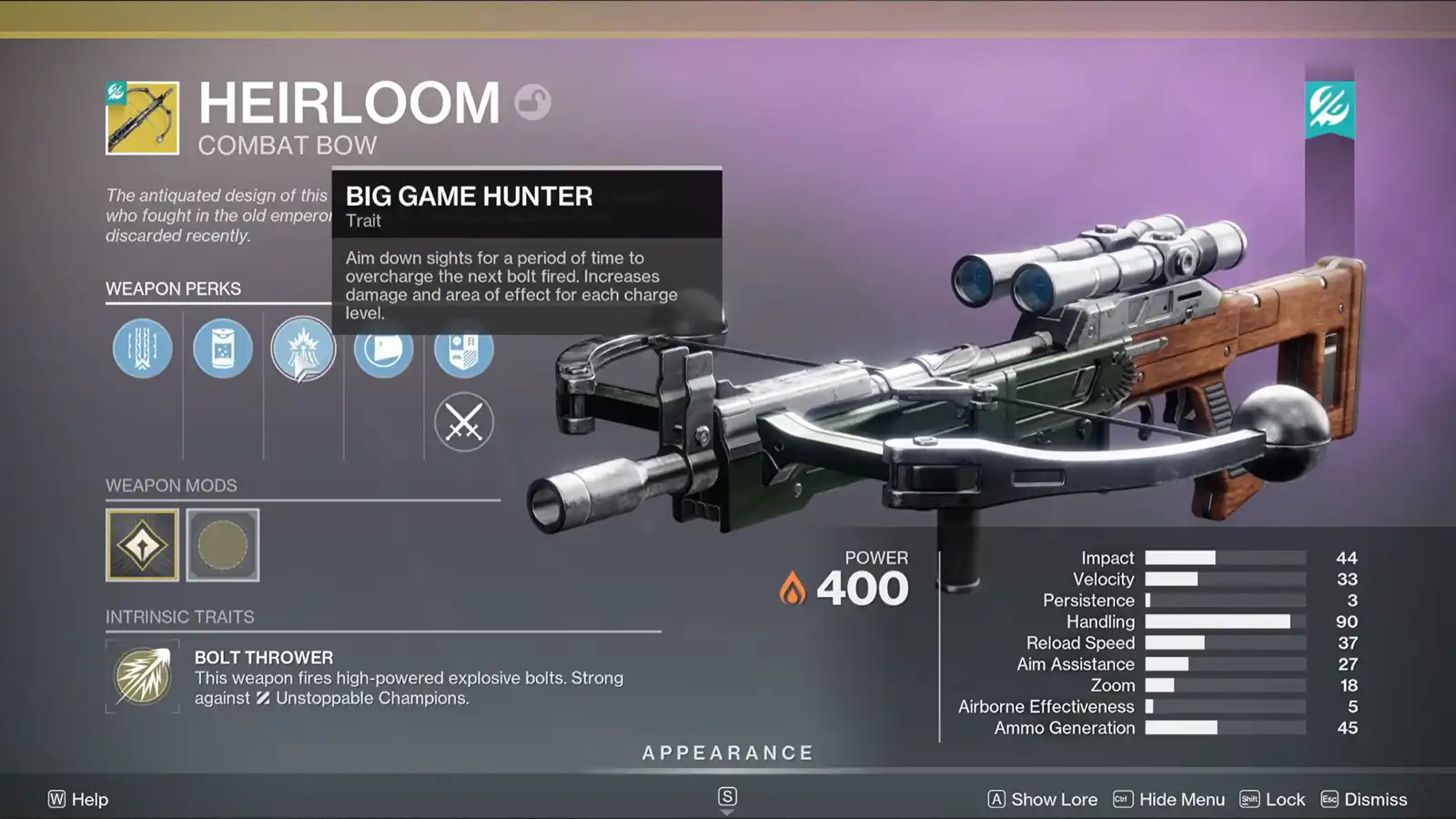The height and width of the screenshot is (819, 1456).
Task: Click the first weapon perk bowstring icon
Action: click(141, 349)
